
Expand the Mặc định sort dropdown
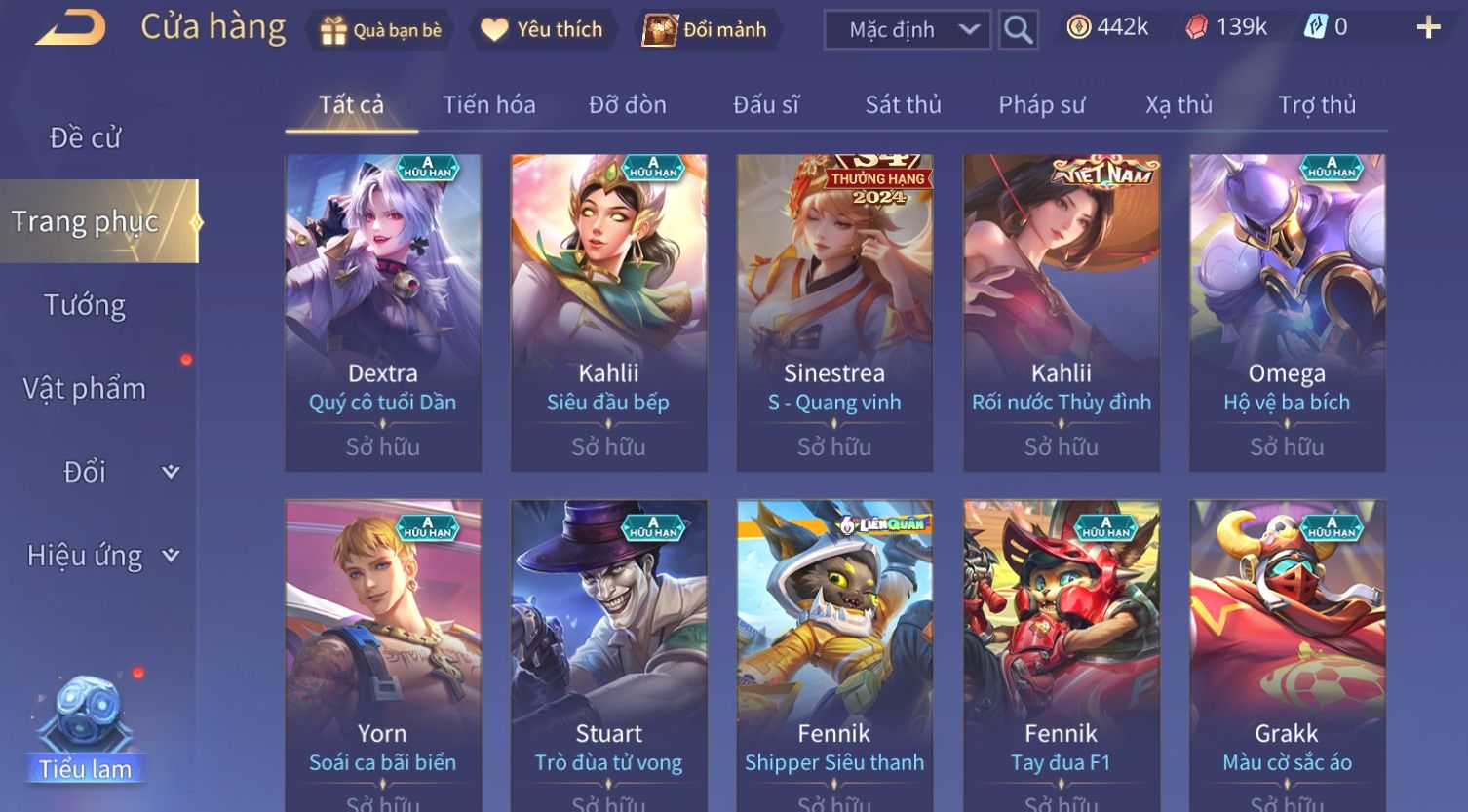tap(908, 30)
